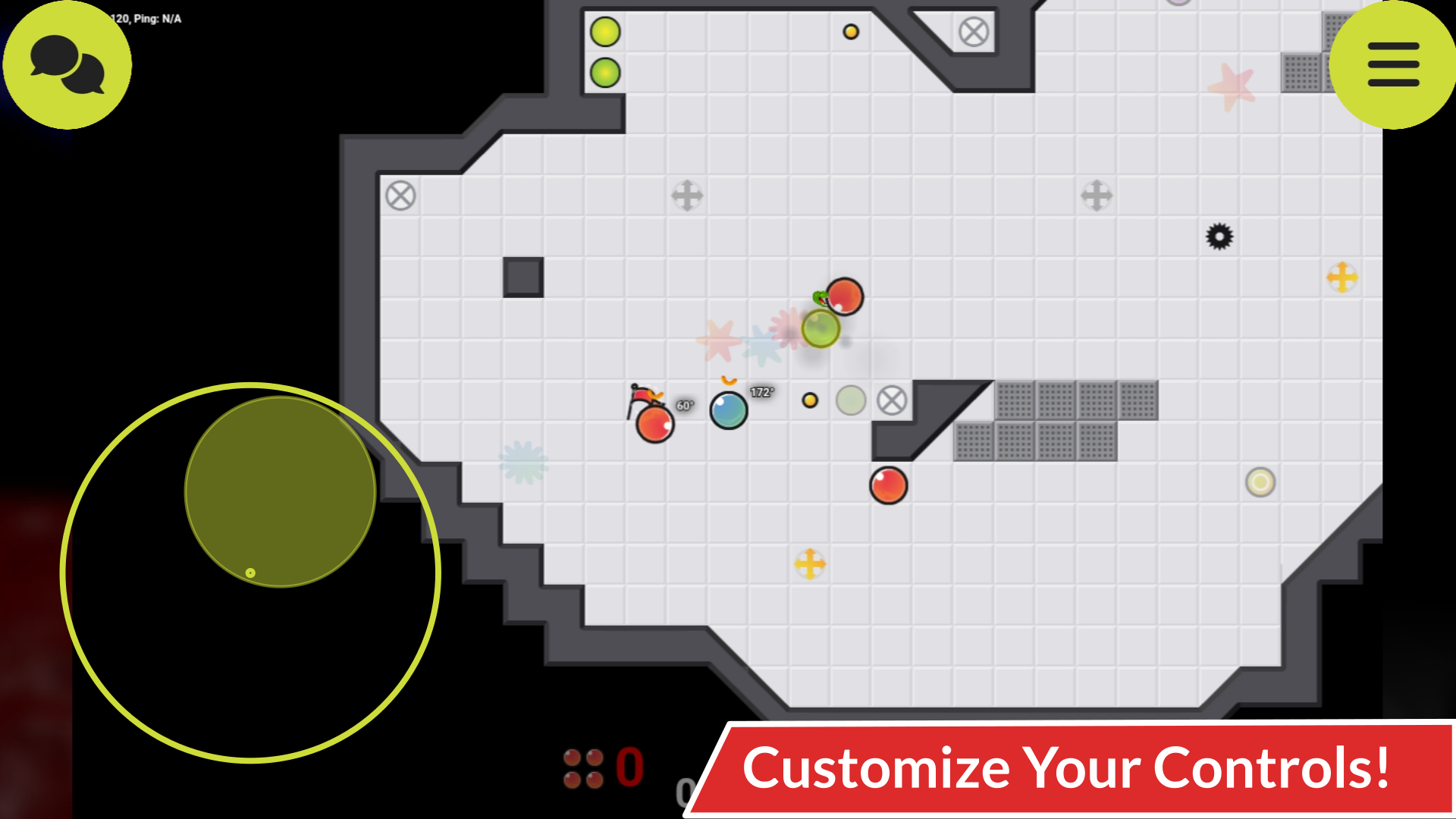Tap the yellow dot pickup near the top wall
The image size is (1456, 819).
(851, 31)
